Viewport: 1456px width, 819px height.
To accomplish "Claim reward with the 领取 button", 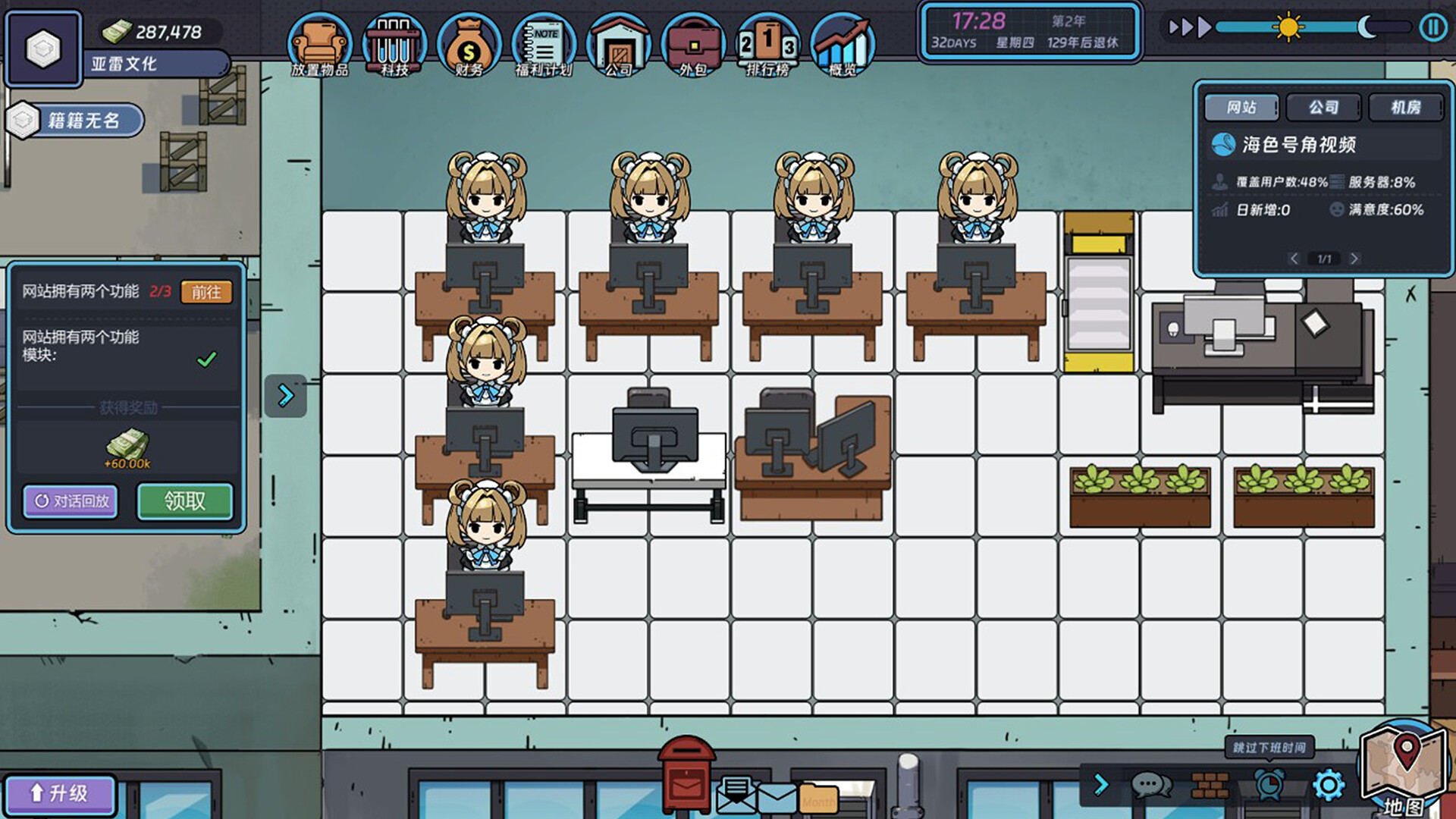I will (x=184, y=500).
